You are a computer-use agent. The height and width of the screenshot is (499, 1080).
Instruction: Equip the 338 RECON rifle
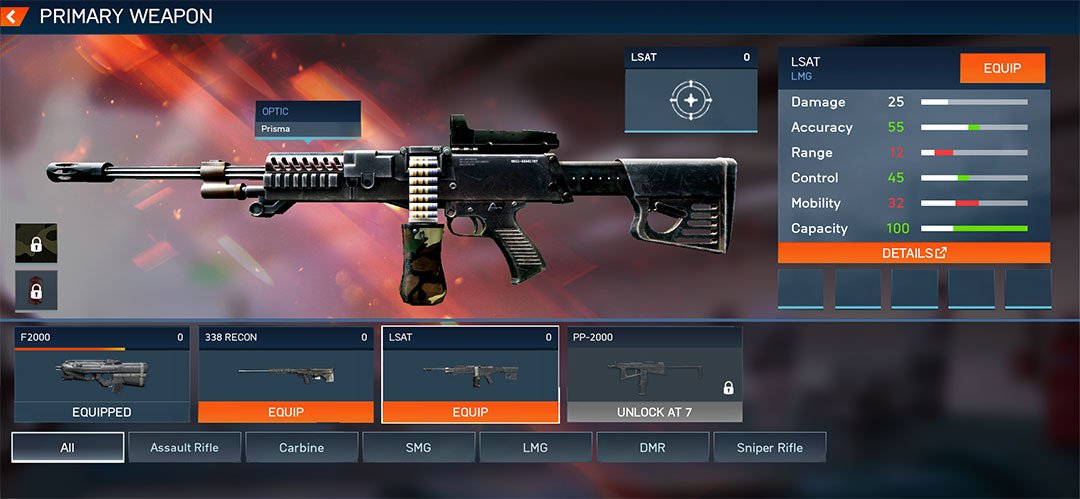coord(286,412)
